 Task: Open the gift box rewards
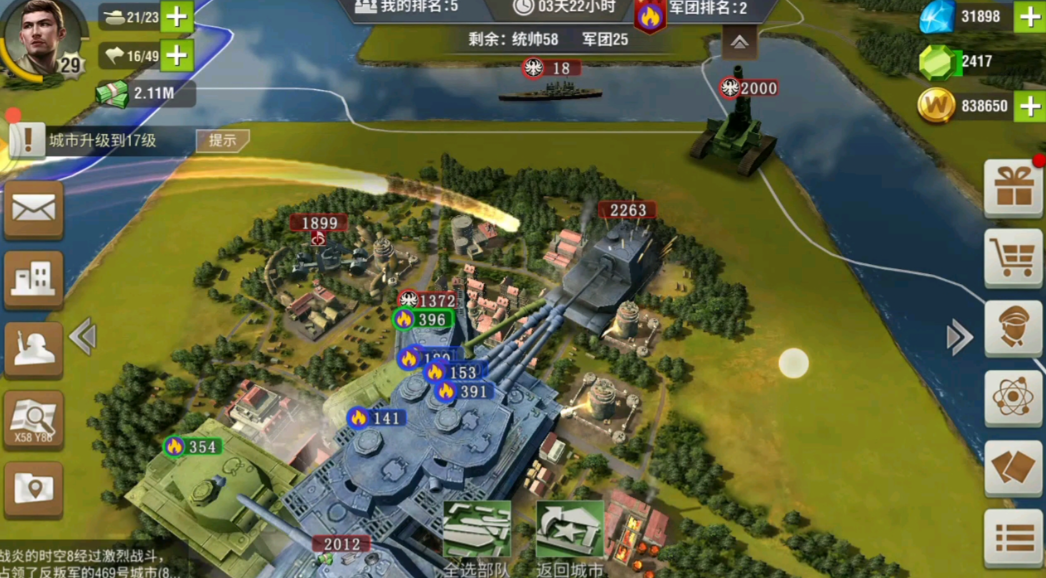(x=1013, y=187)
